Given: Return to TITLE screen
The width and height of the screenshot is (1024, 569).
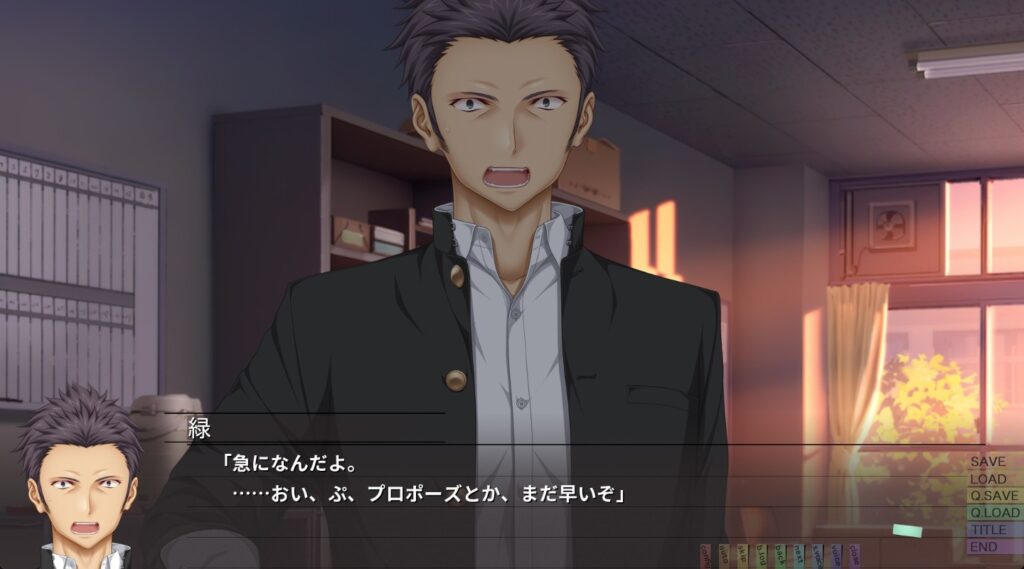Looking at the screenshot, I should 988,530.
